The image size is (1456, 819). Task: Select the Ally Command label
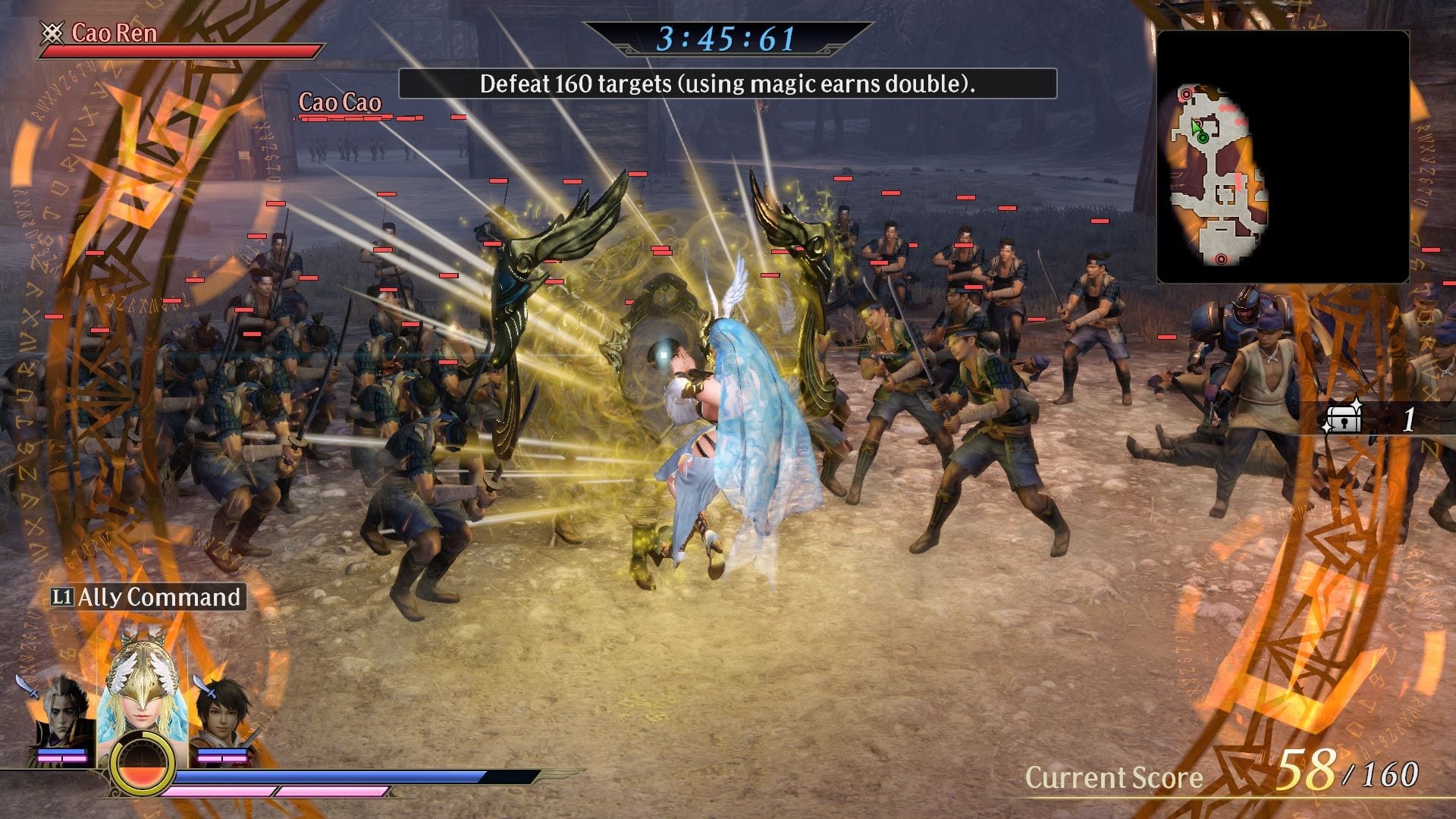(148, 598)
